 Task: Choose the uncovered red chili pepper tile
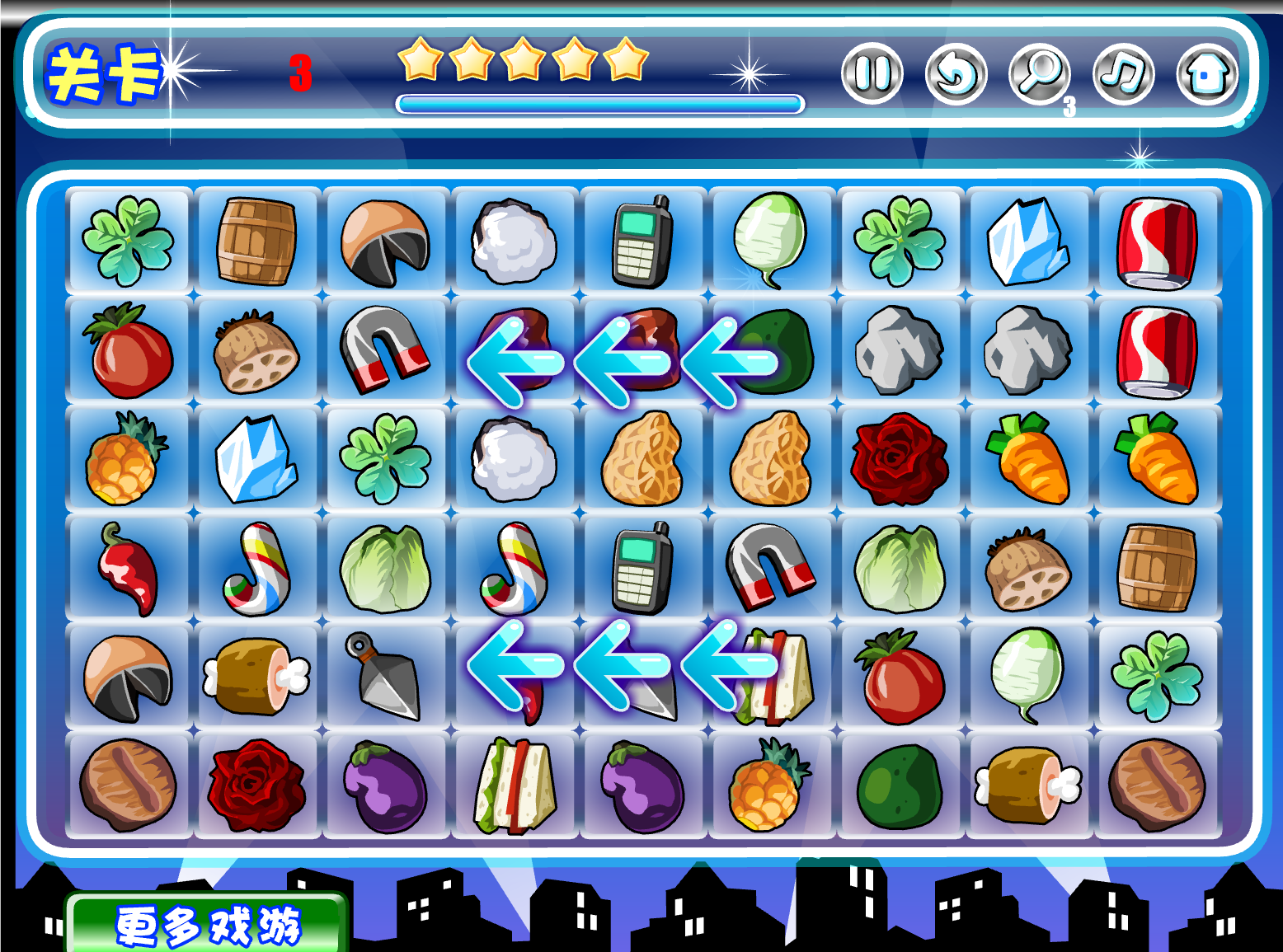coord(128,567)
